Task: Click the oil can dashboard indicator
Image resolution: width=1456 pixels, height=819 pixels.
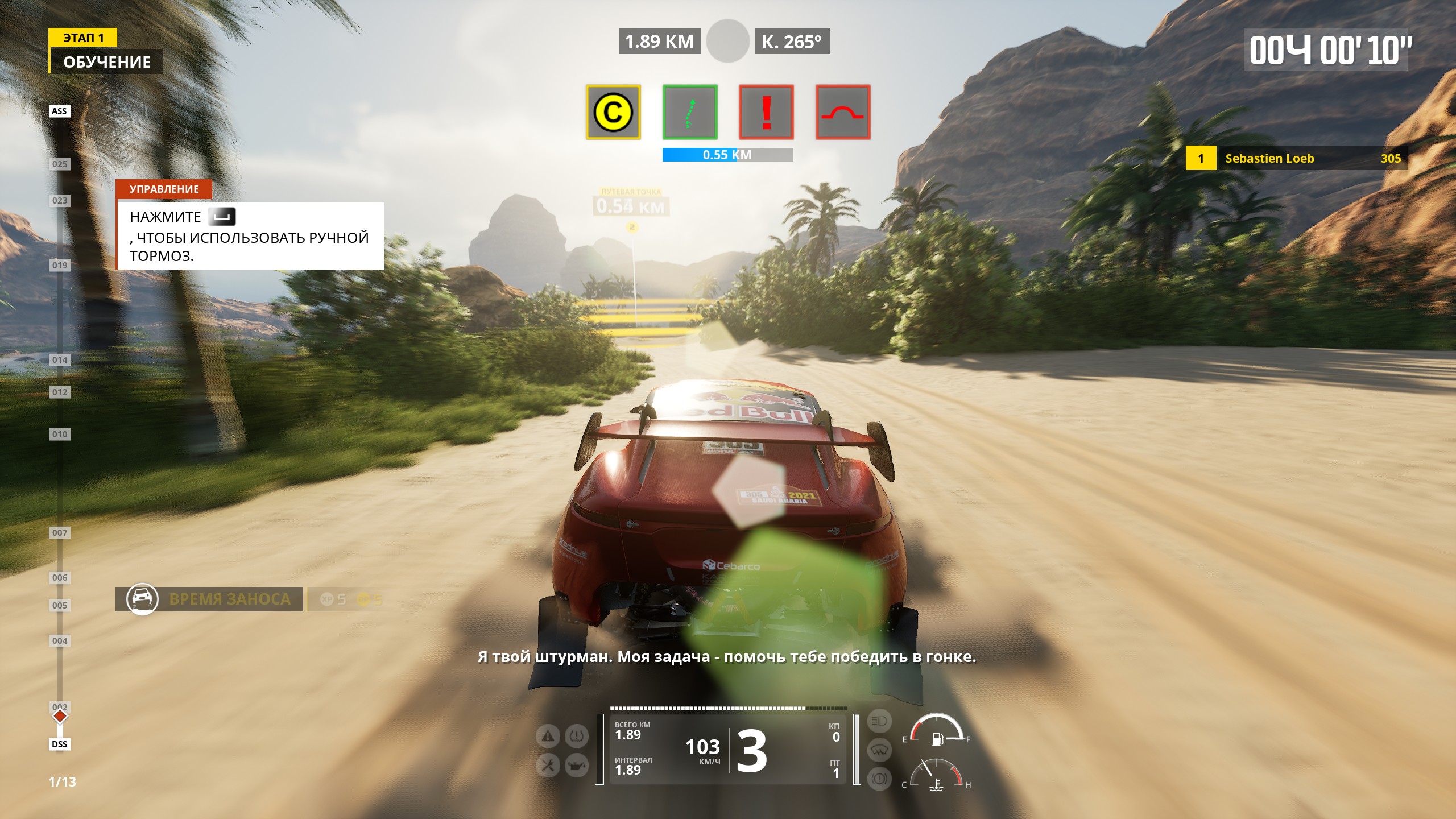Action: [x=576, y=766]
